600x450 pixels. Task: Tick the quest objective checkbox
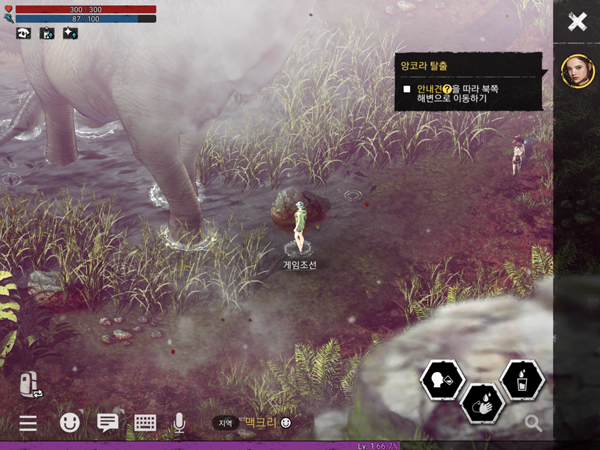(x=407, y=89)
